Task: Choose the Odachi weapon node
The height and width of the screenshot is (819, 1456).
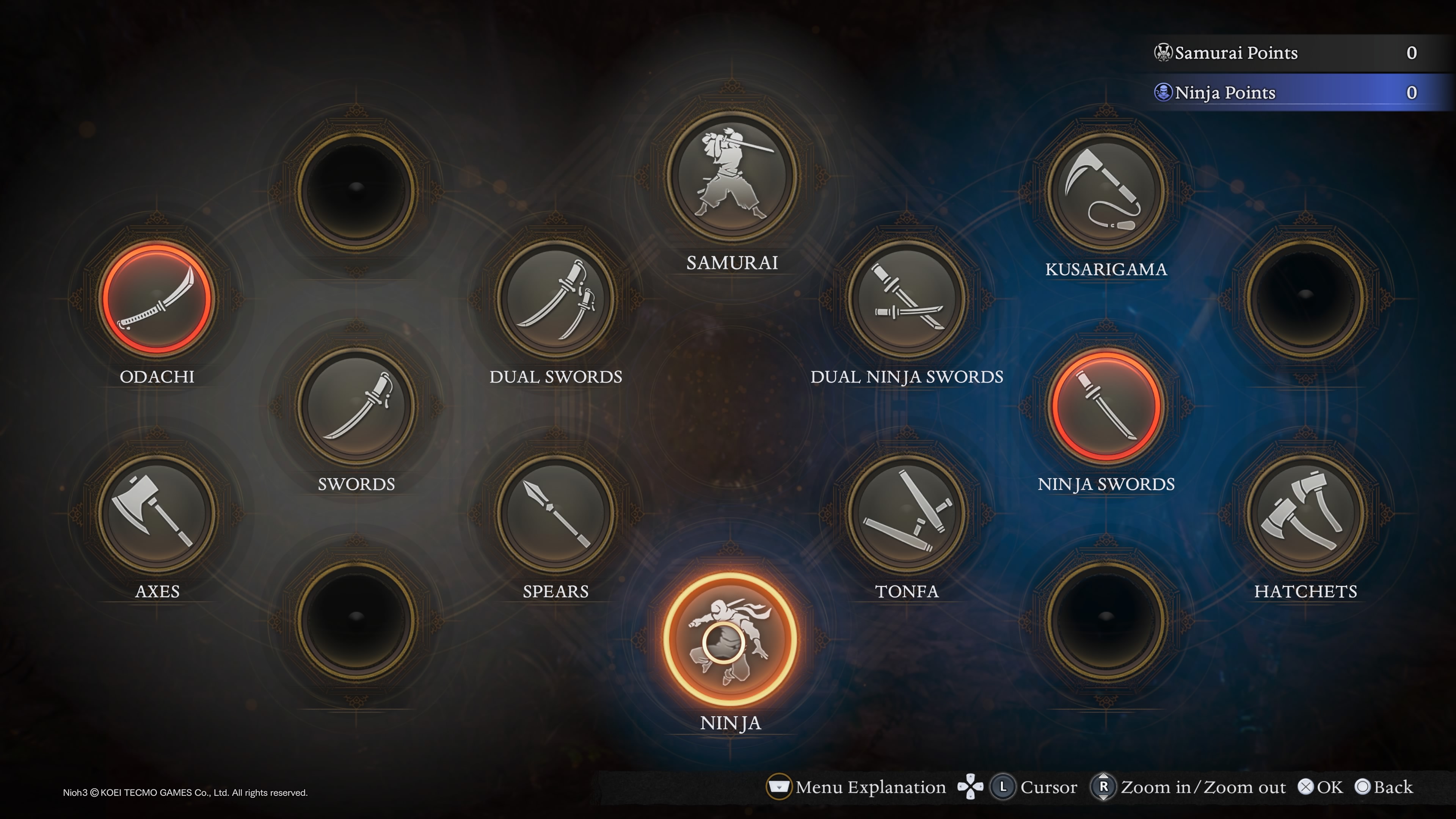Action: pyautogui.click(x=157, y=298)
